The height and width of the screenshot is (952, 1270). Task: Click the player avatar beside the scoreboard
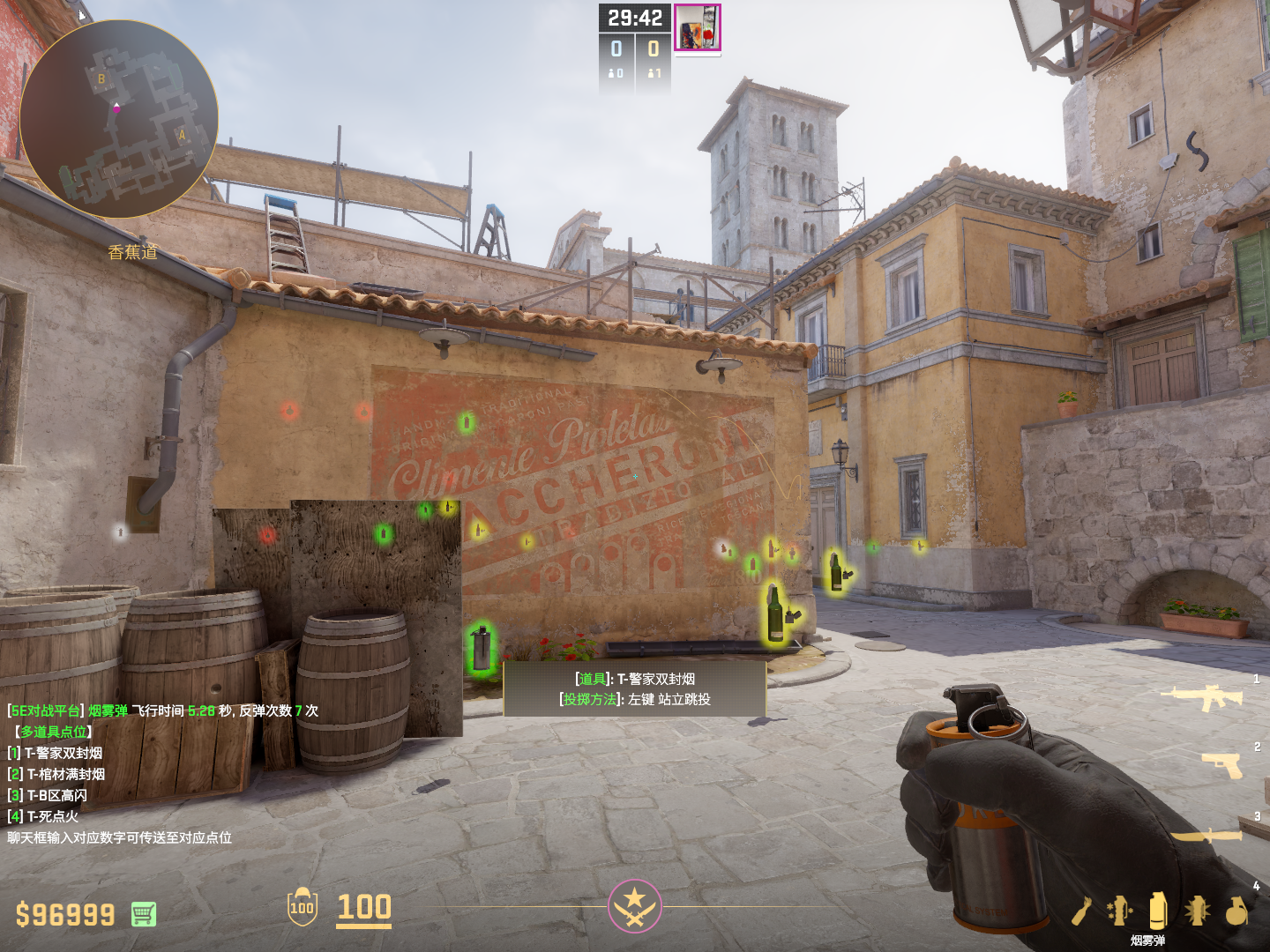698,27
